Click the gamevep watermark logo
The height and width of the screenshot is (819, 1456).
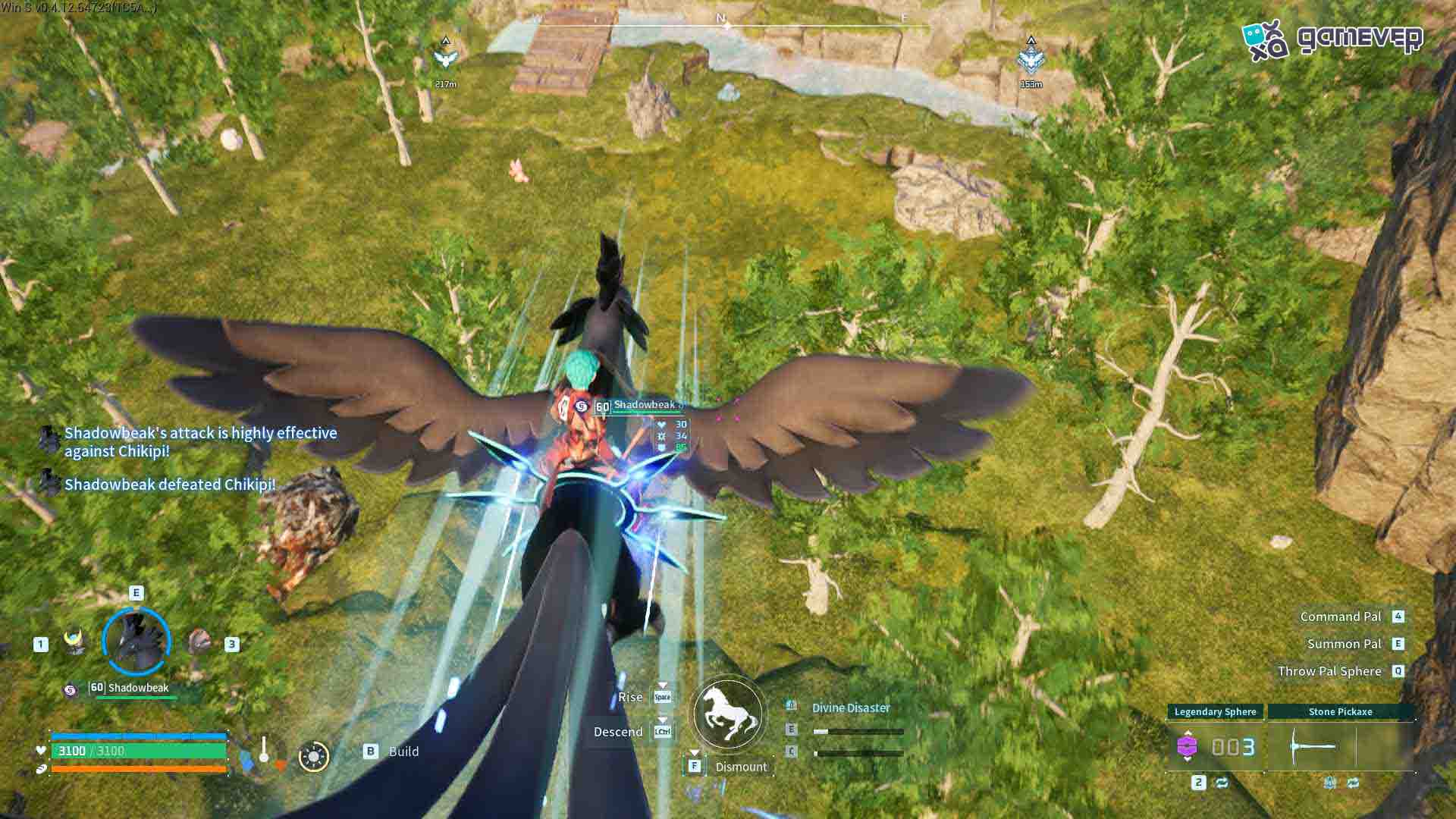tap(1333, 39)
